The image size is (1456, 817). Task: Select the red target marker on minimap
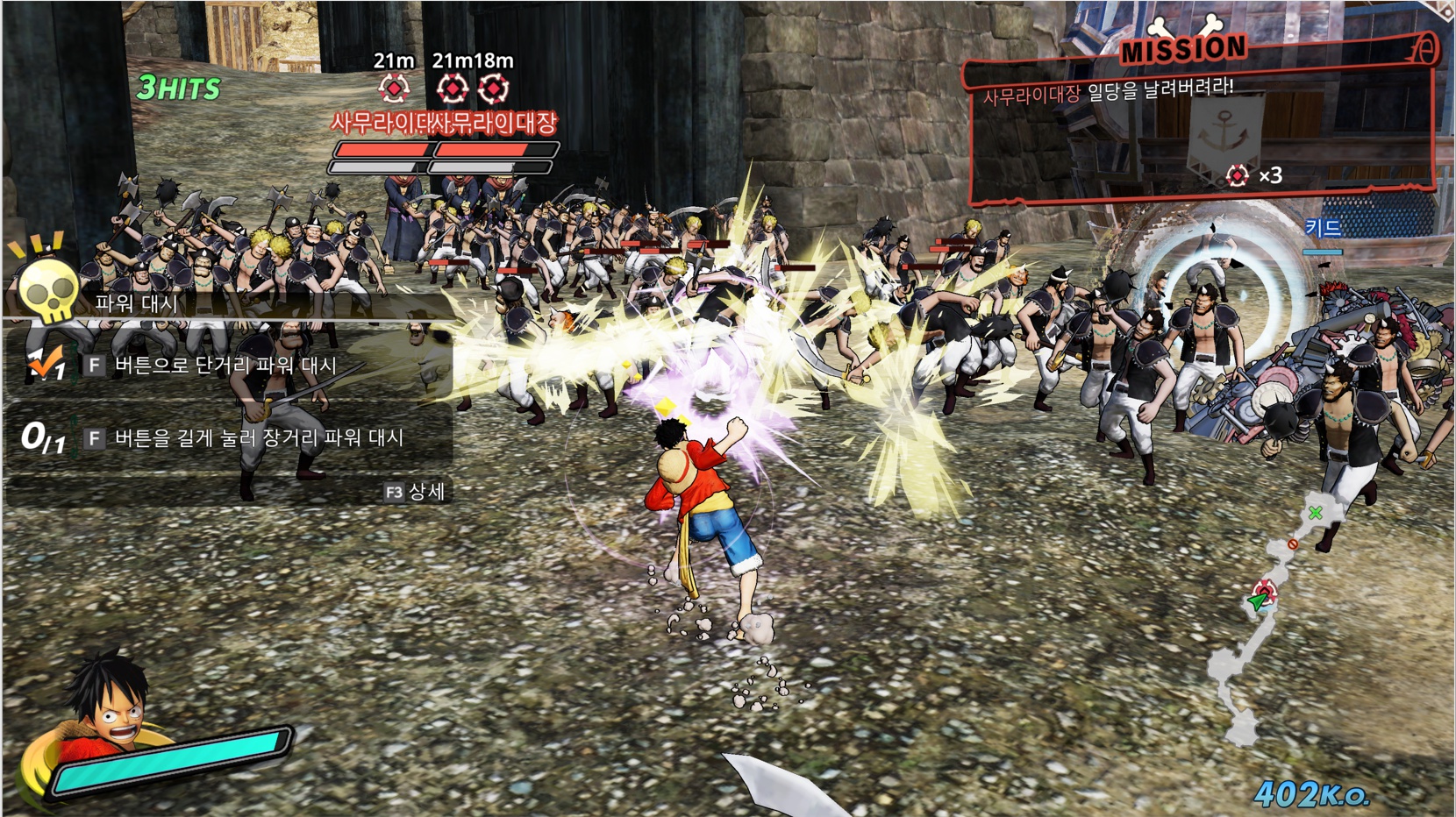click(x=1265, y=589)
